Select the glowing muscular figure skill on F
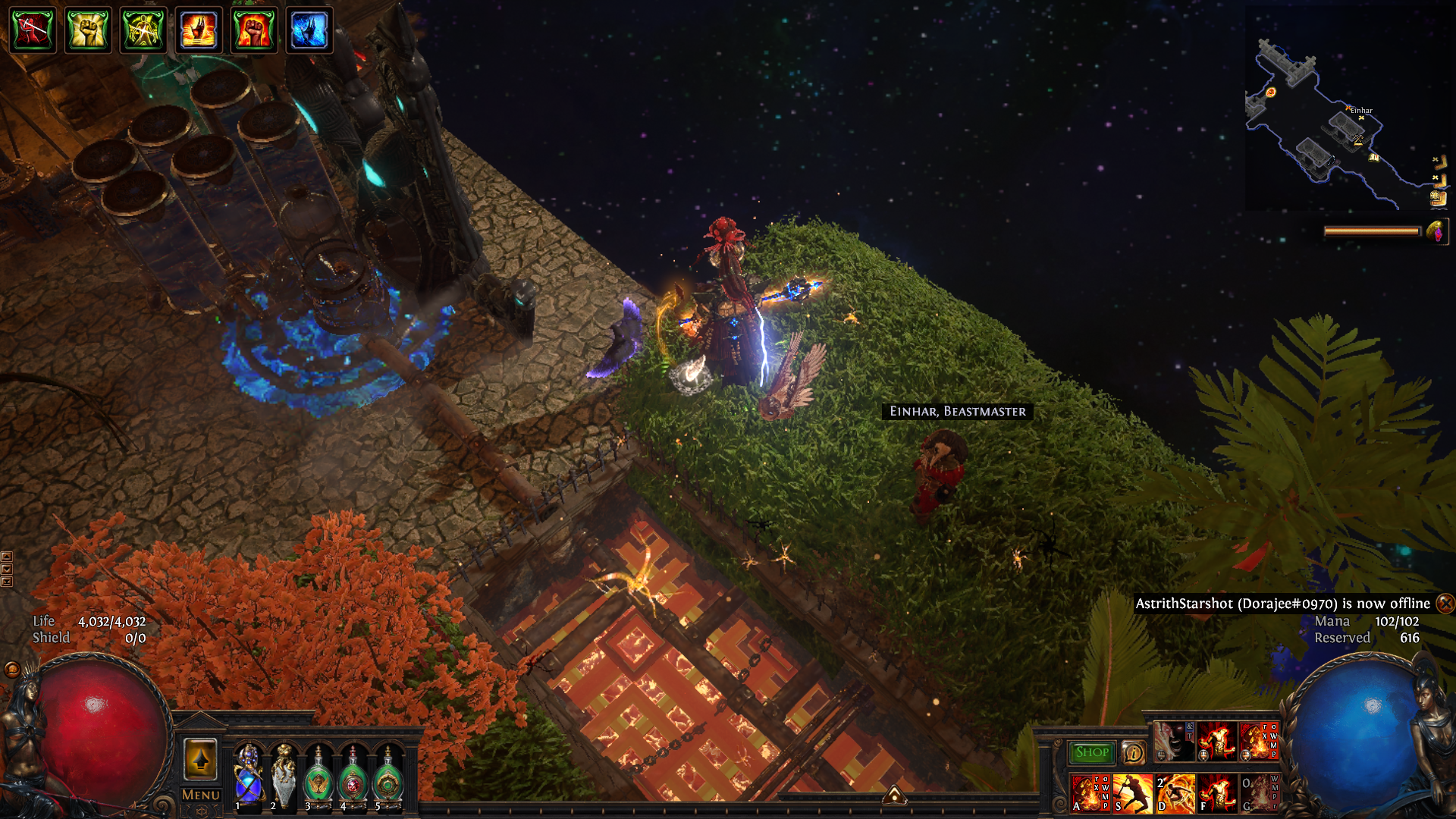Image resolution: width=1456 pixels, height=819 pixels. [1217, 792]
